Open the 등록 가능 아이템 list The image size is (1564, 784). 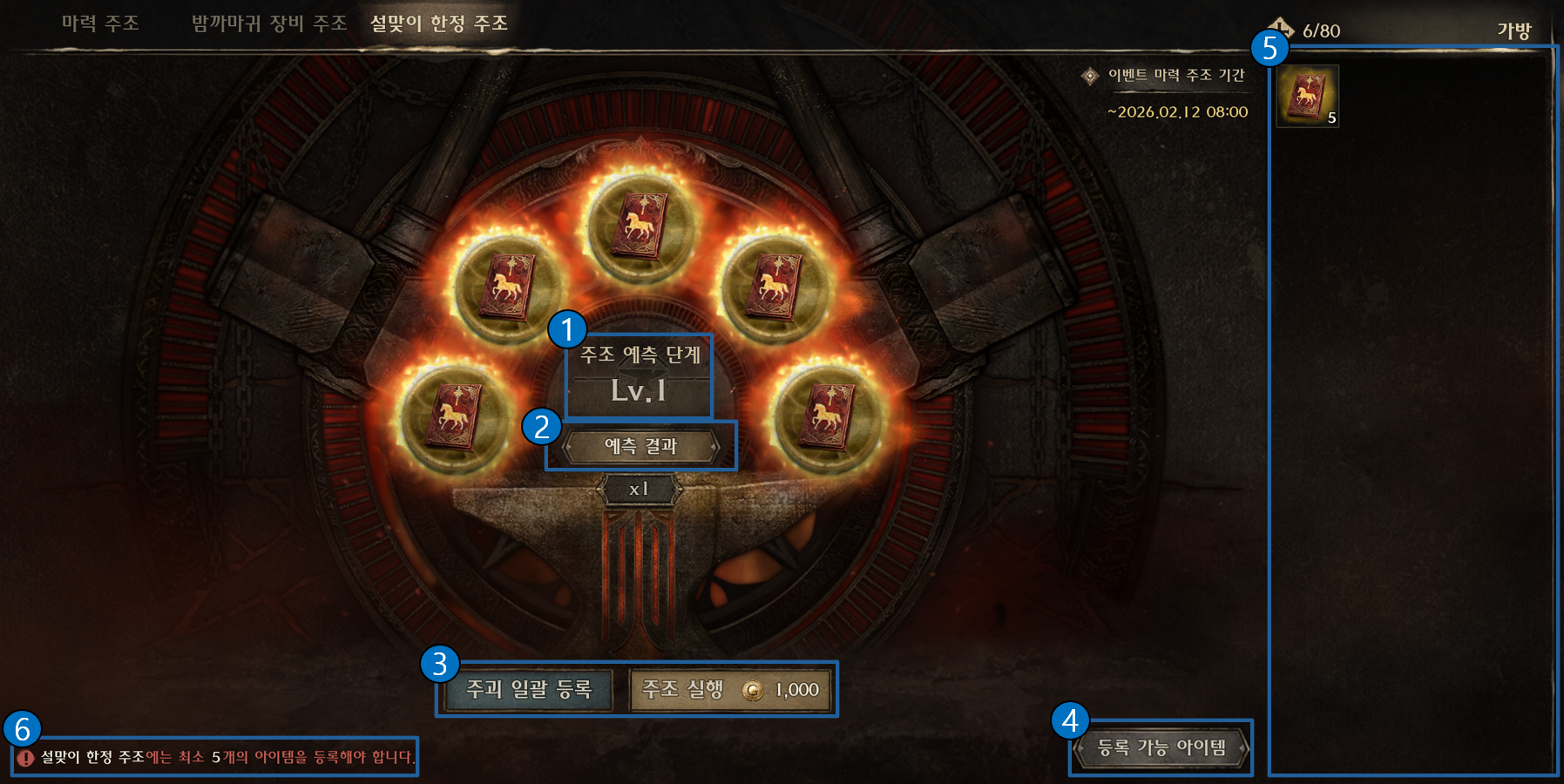1161,747
